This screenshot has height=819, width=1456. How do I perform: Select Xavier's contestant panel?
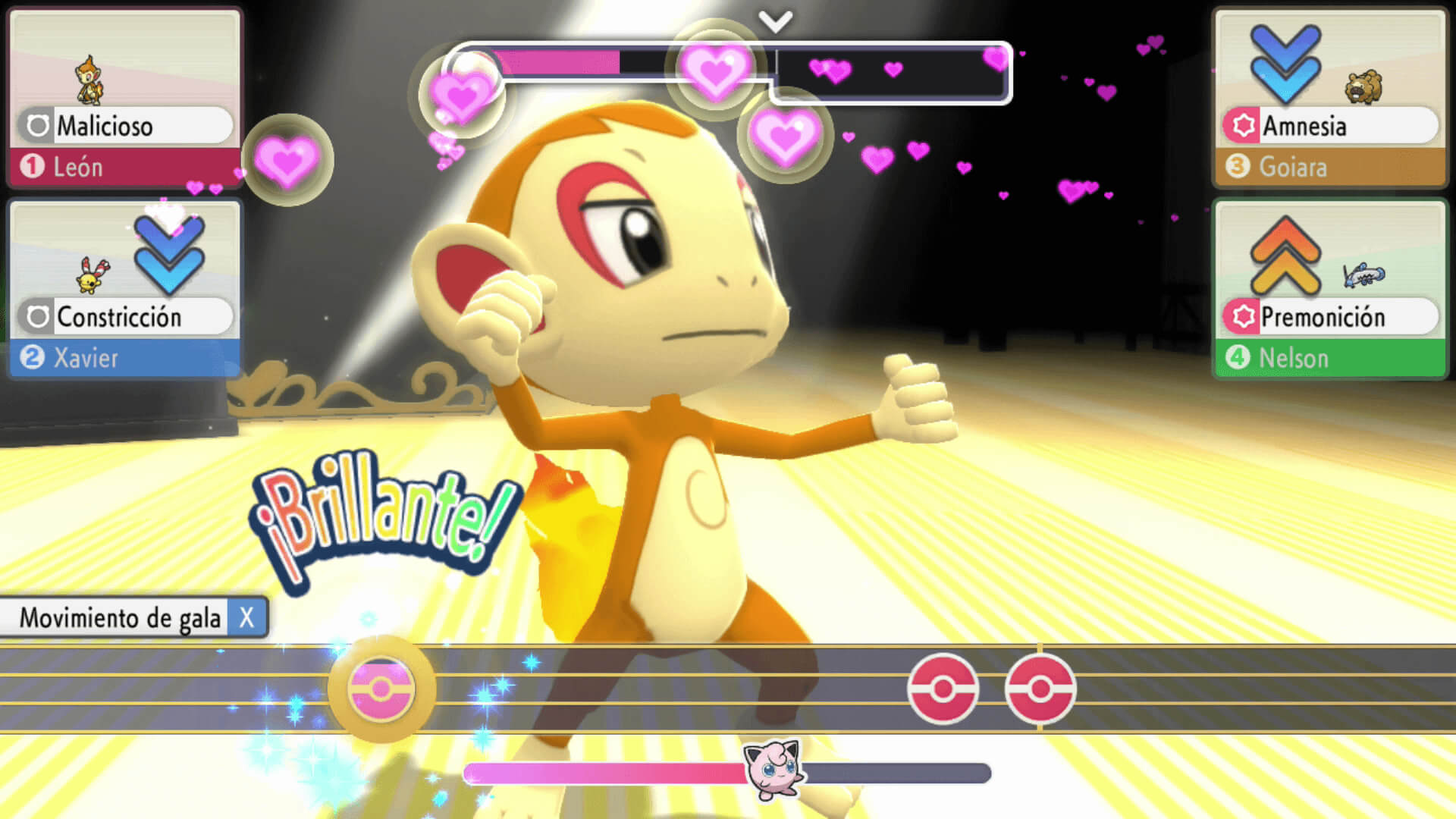coord(124,290)
